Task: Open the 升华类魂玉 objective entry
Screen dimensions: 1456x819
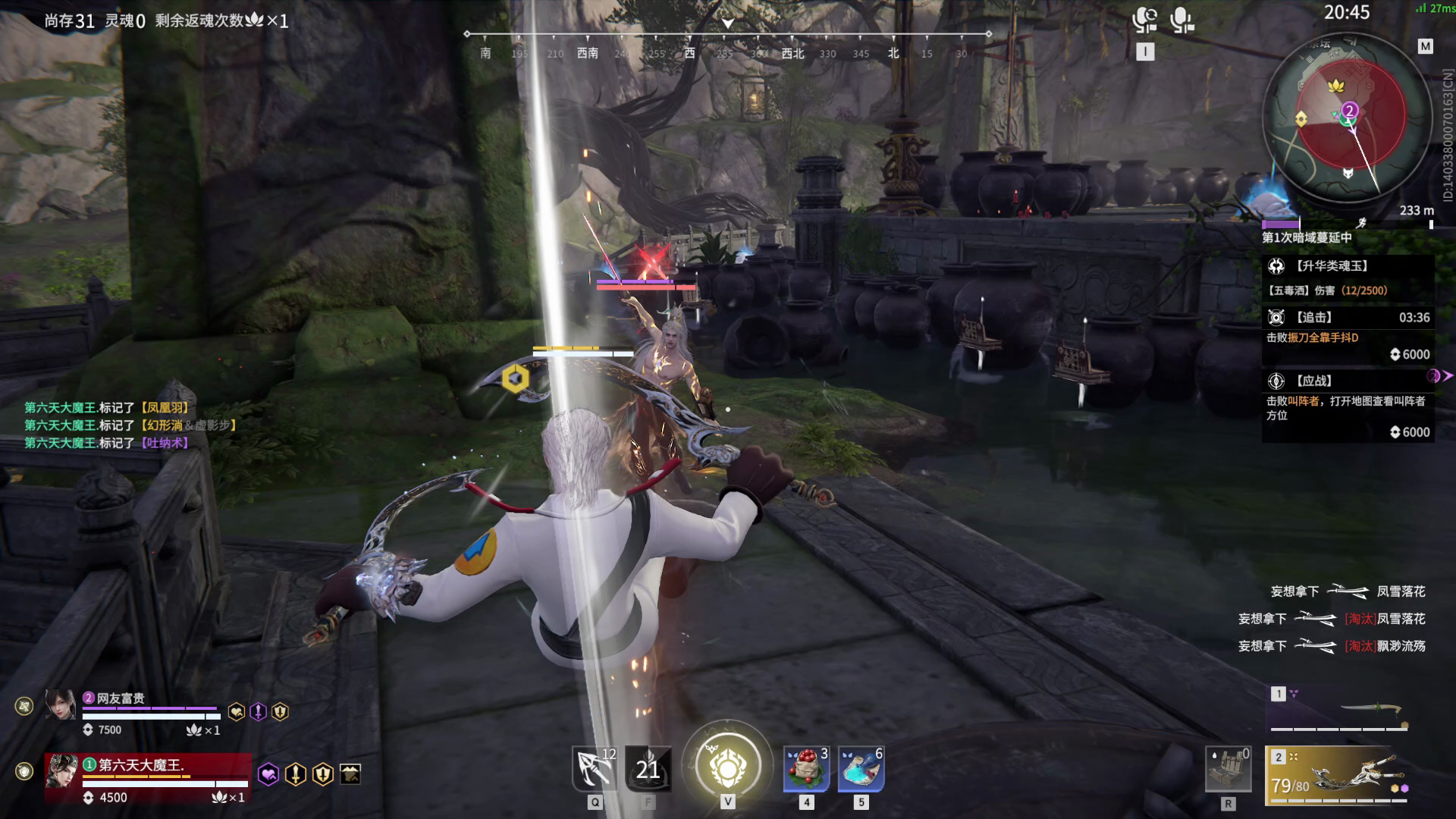Action: pos(1348,277)
